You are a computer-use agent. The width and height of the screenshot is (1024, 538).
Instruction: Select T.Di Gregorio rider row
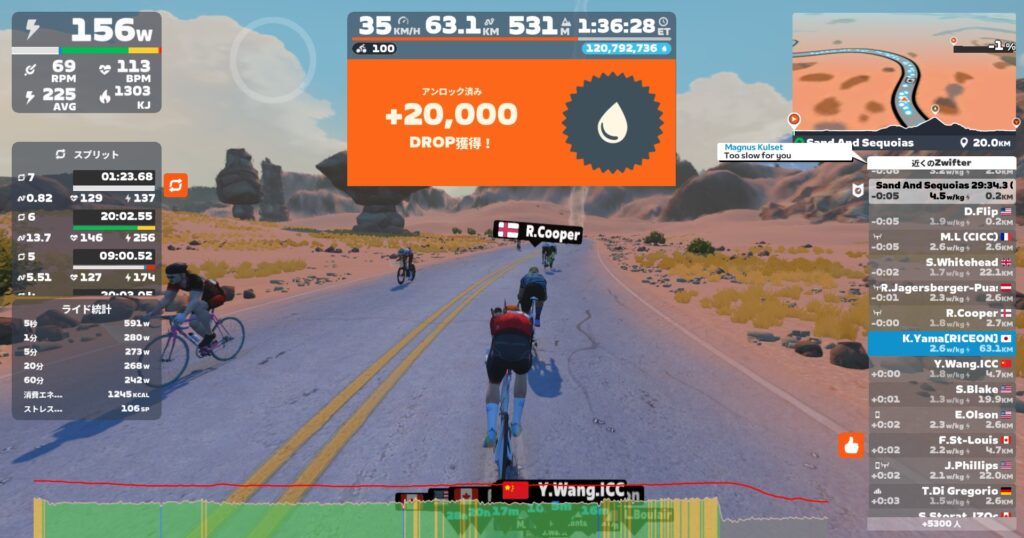940,496
